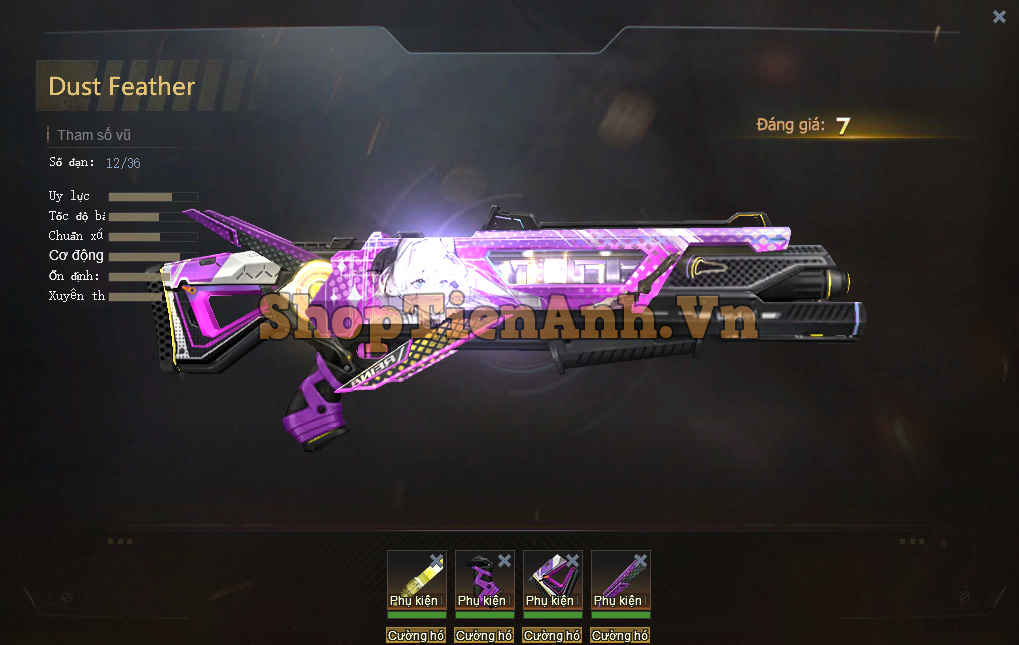Close the Dust Feather weapon window

click(x=999, y=16)
